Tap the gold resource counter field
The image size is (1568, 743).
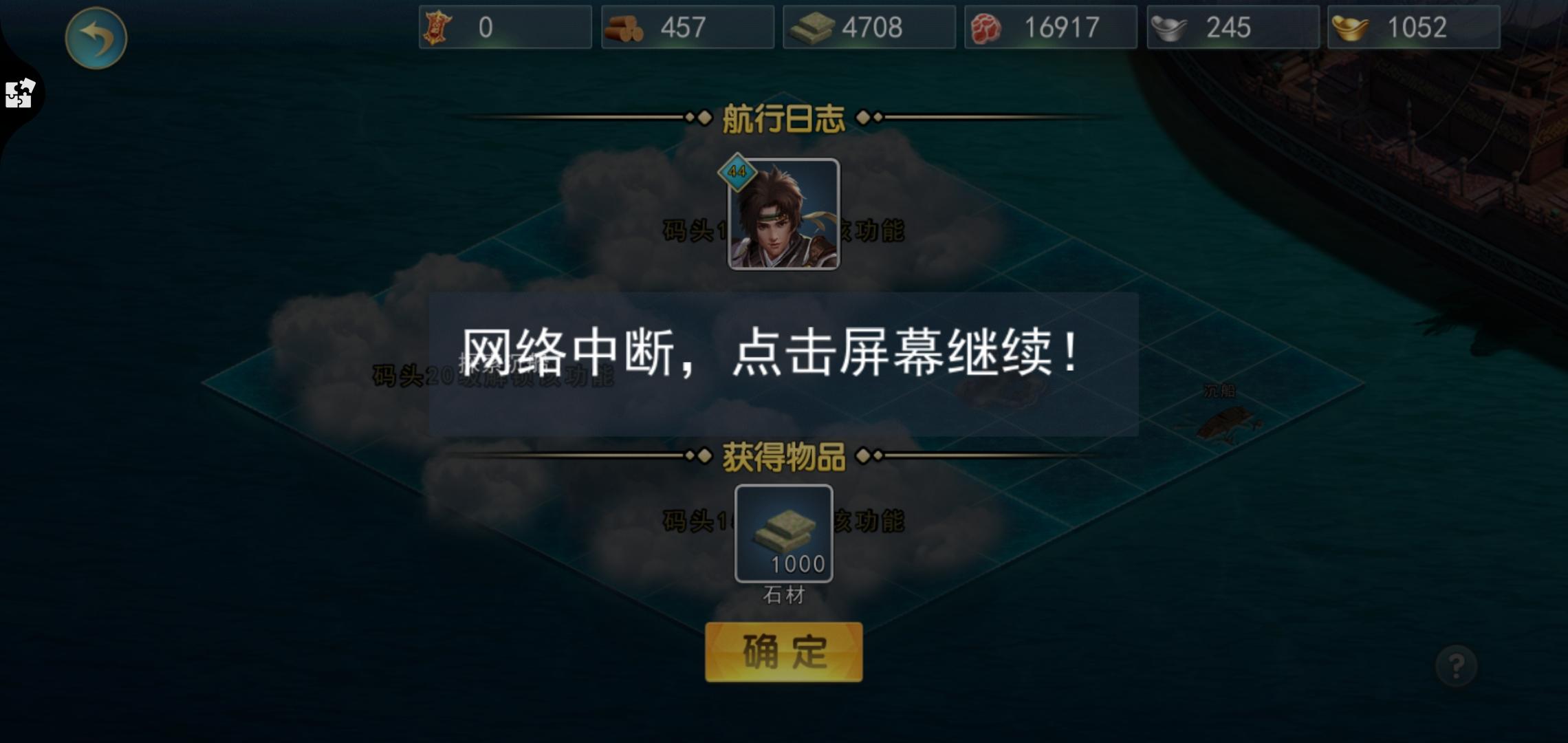(x=1413, y=28)
